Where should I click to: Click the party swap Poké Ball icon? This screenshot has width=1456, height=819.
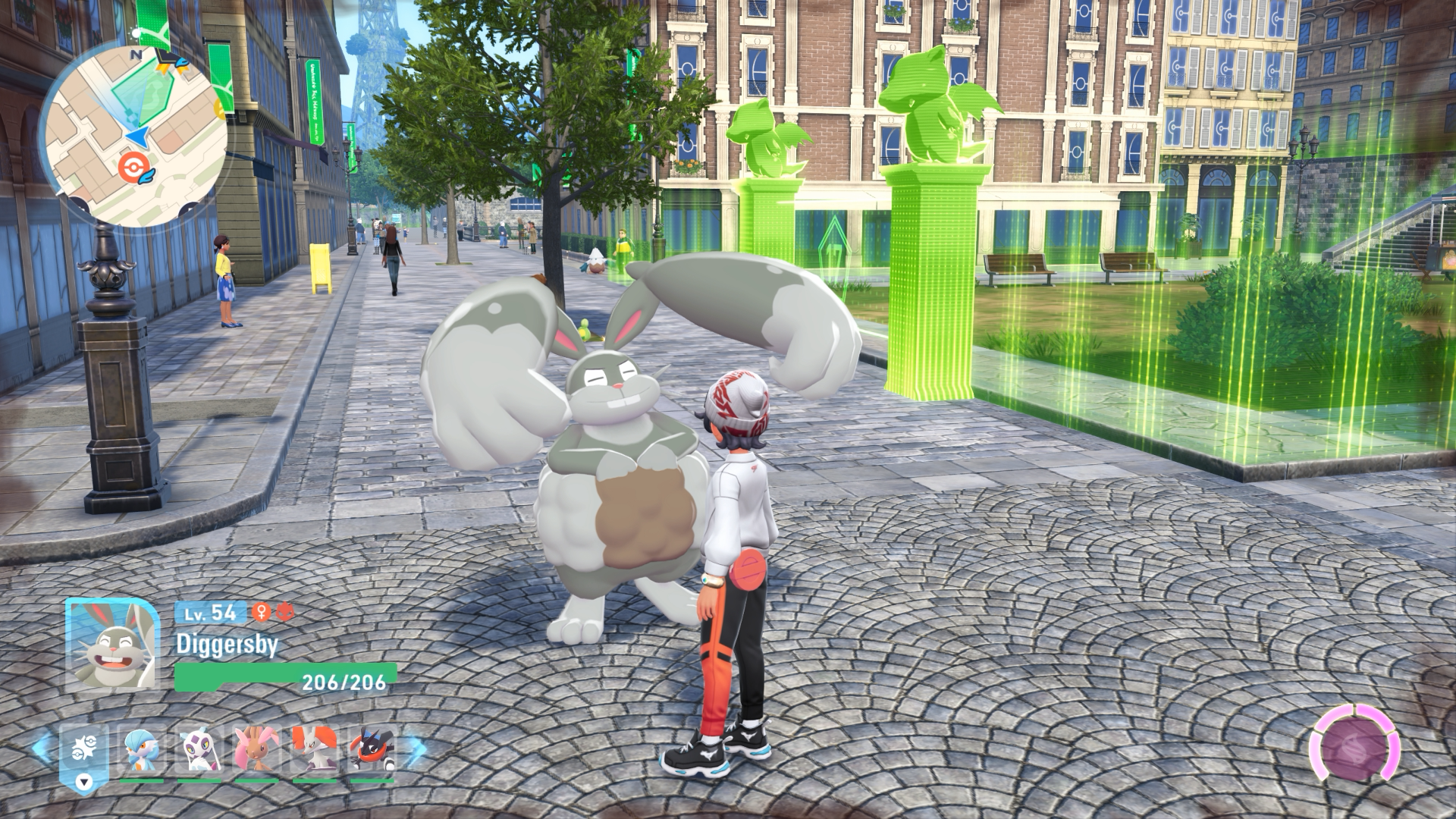[83, 755]
